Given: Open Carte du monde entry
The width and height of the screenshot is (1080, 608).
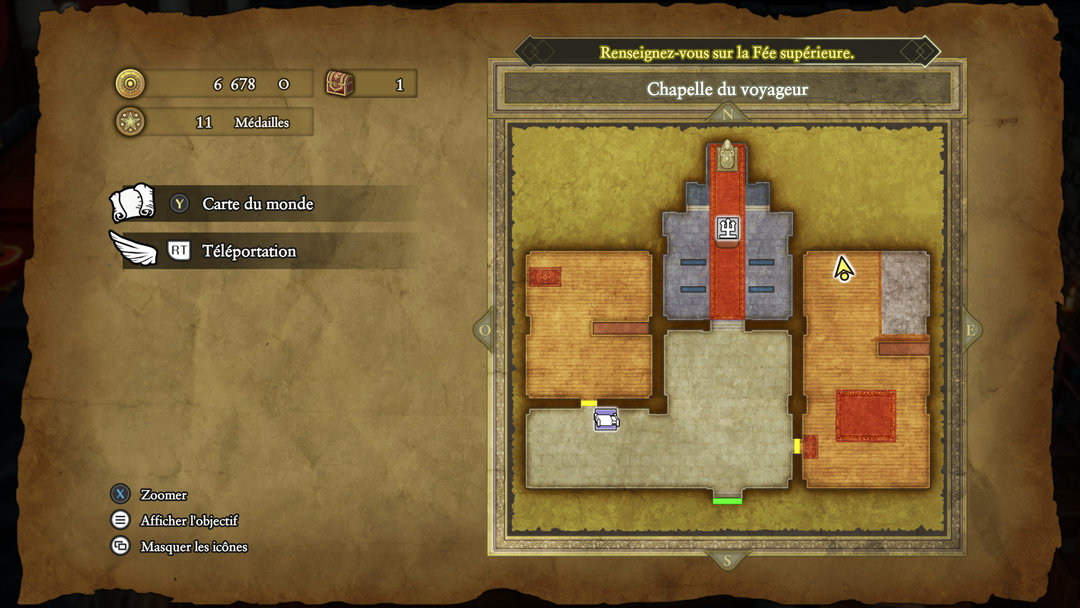Looking at the screenshot, I should click(257, 204).
